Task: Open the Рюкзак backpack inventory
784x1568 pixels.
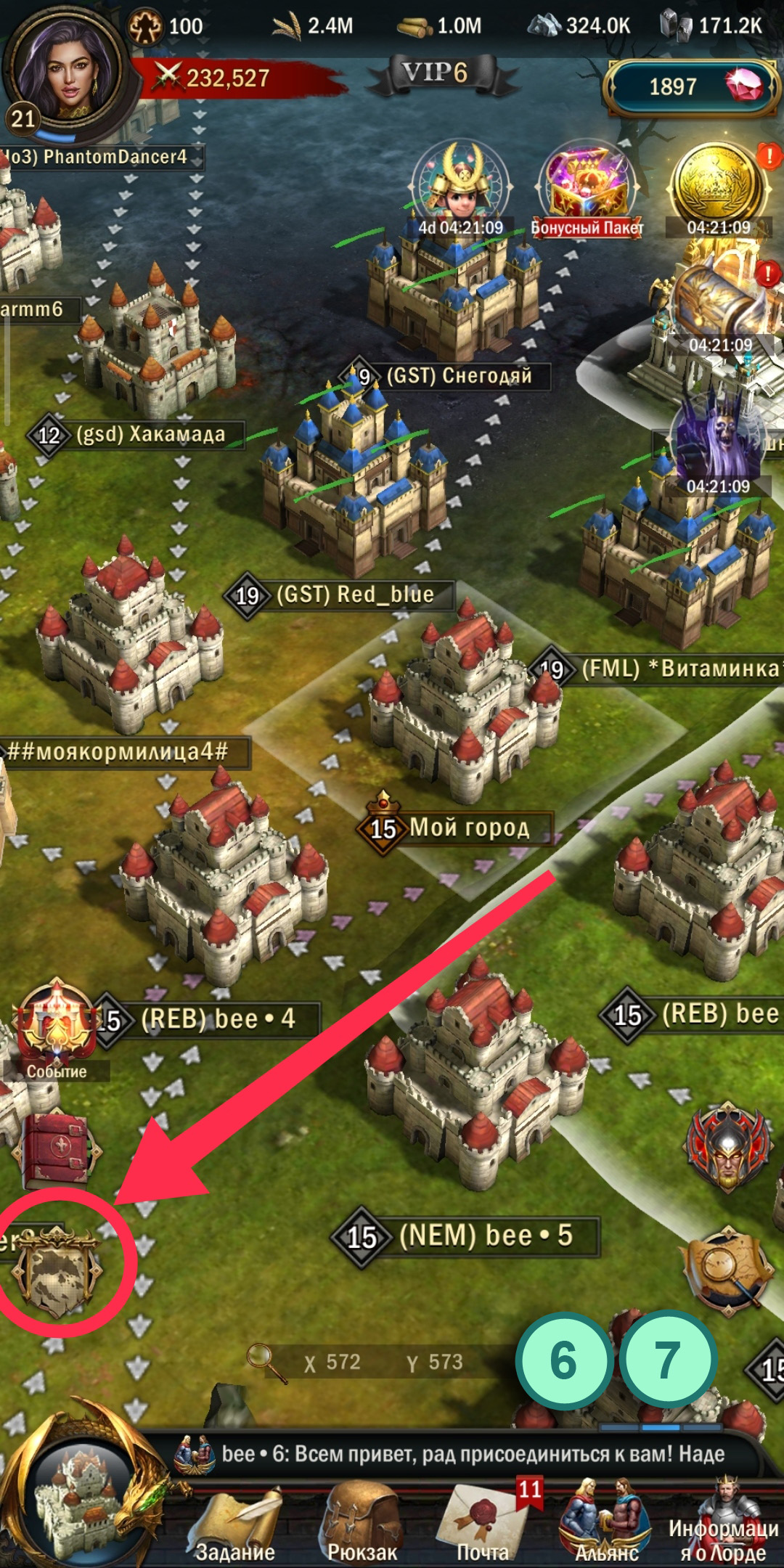Action: pyautogui.click(x=362, y=1523)
